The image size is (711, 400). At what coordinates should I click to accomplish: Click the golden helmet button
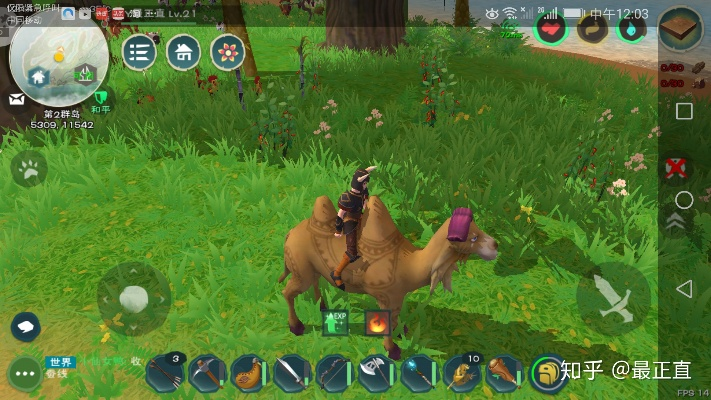click(x=546, y=373)
